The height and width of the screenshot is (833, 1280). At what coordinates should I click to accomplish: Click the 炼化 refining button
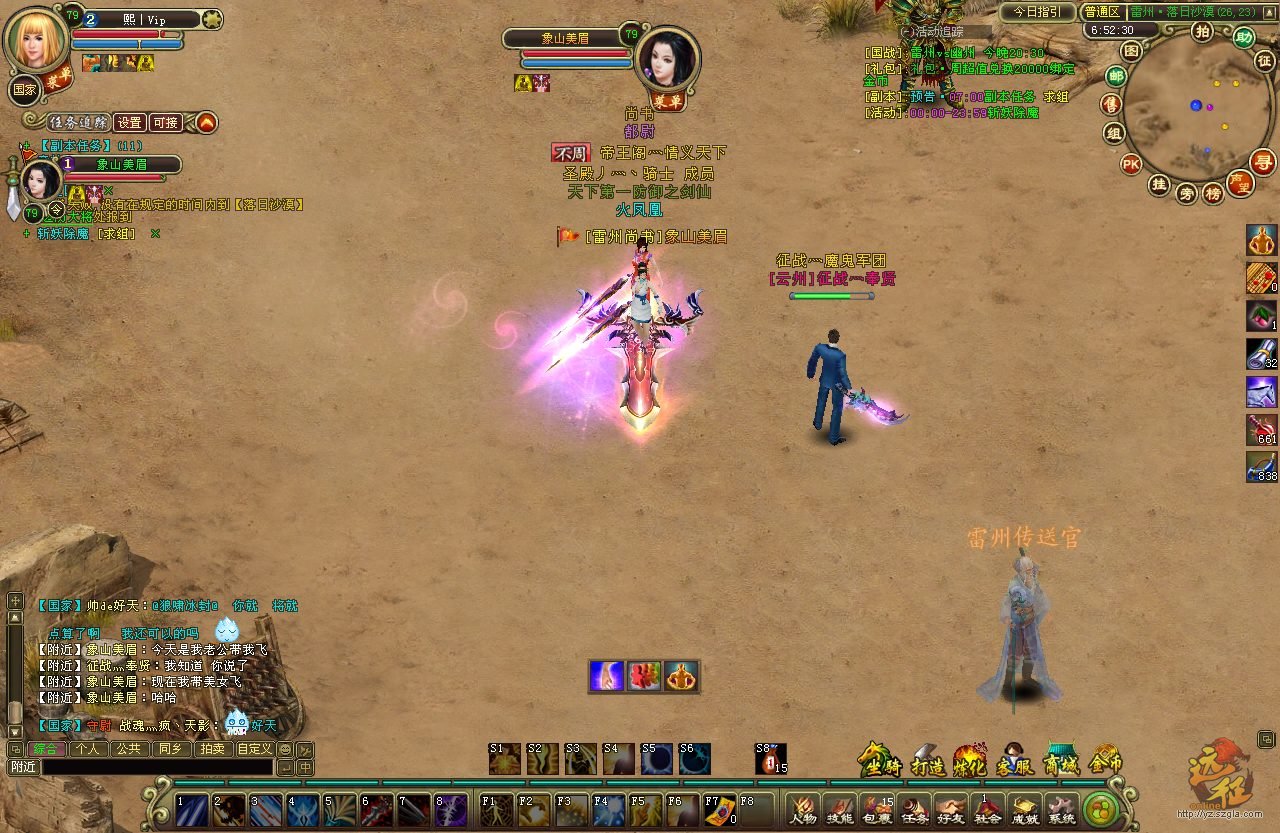pos(970,762)
